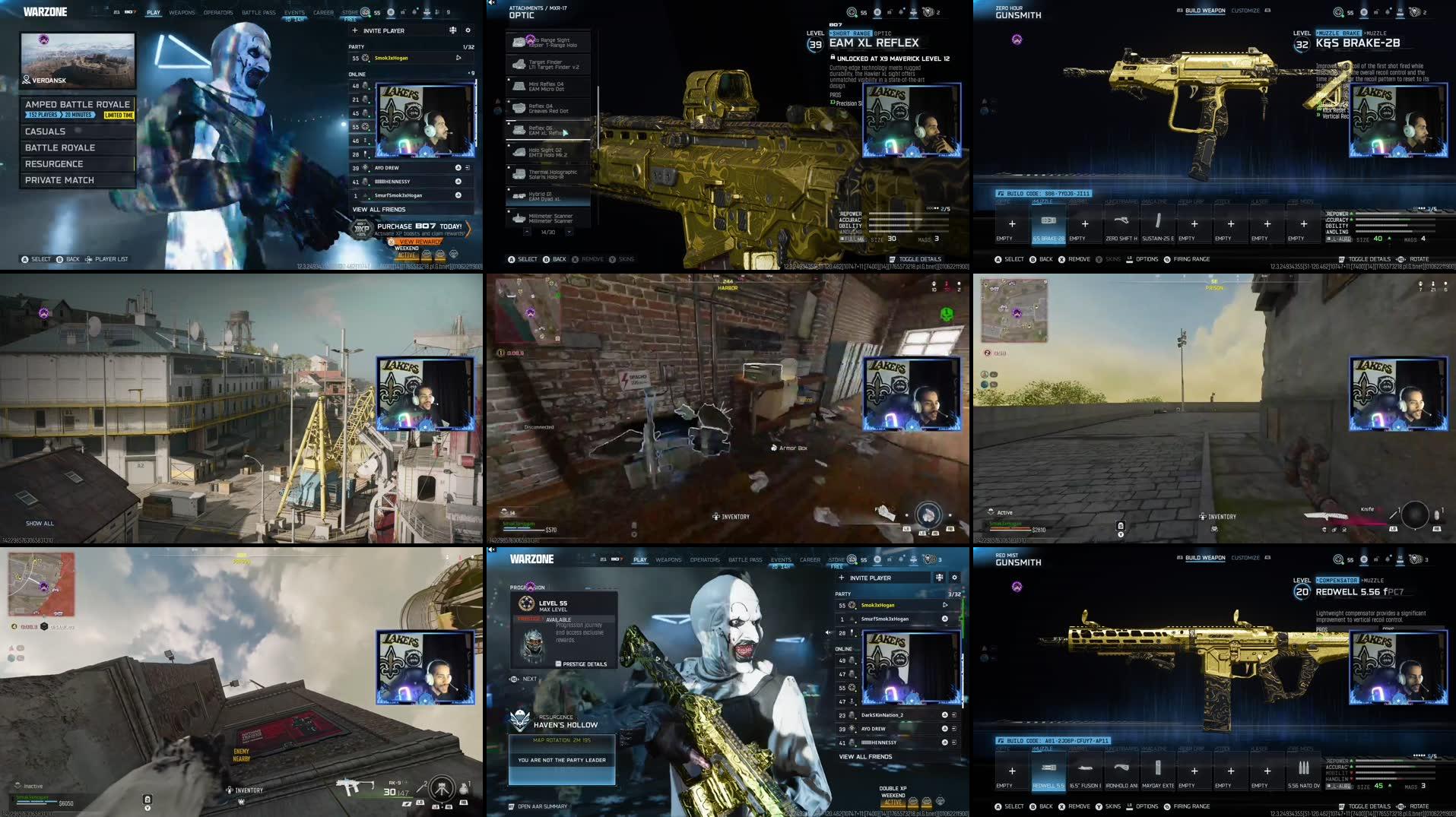Screen dimensions: 1456x817
Task: Select the 6.5 Brake-2B muzzle attachment slot
Action: point(1048,224)
